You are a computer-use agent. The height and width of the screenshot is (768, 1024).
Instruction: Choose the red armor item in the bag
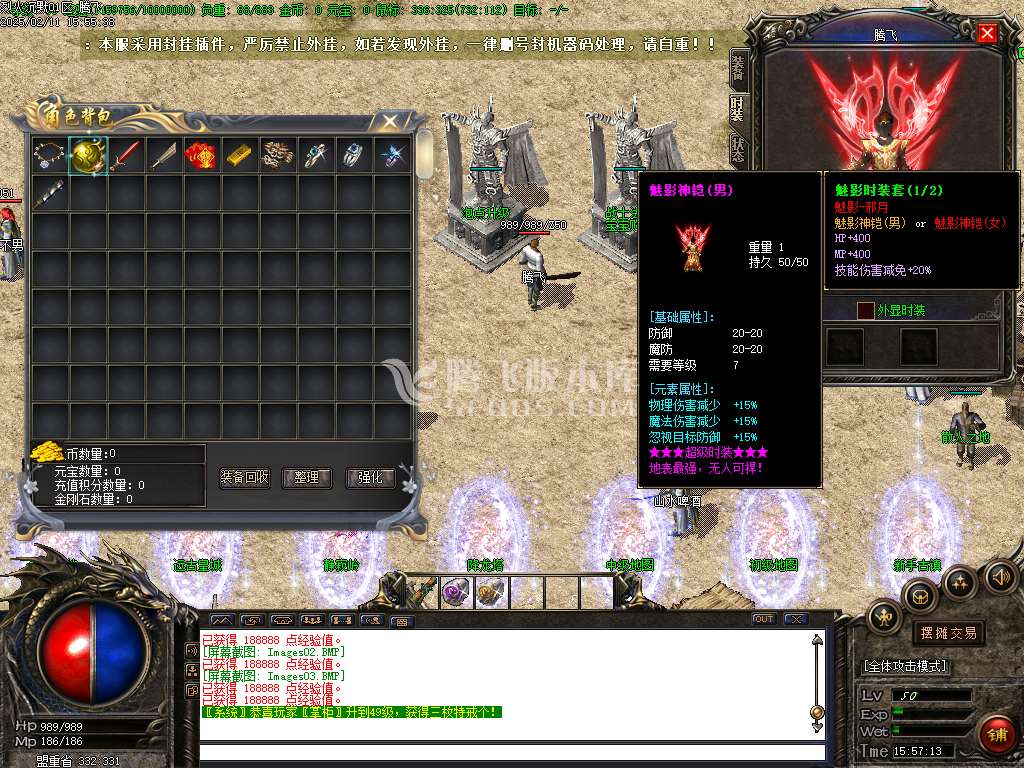point(202,155)
